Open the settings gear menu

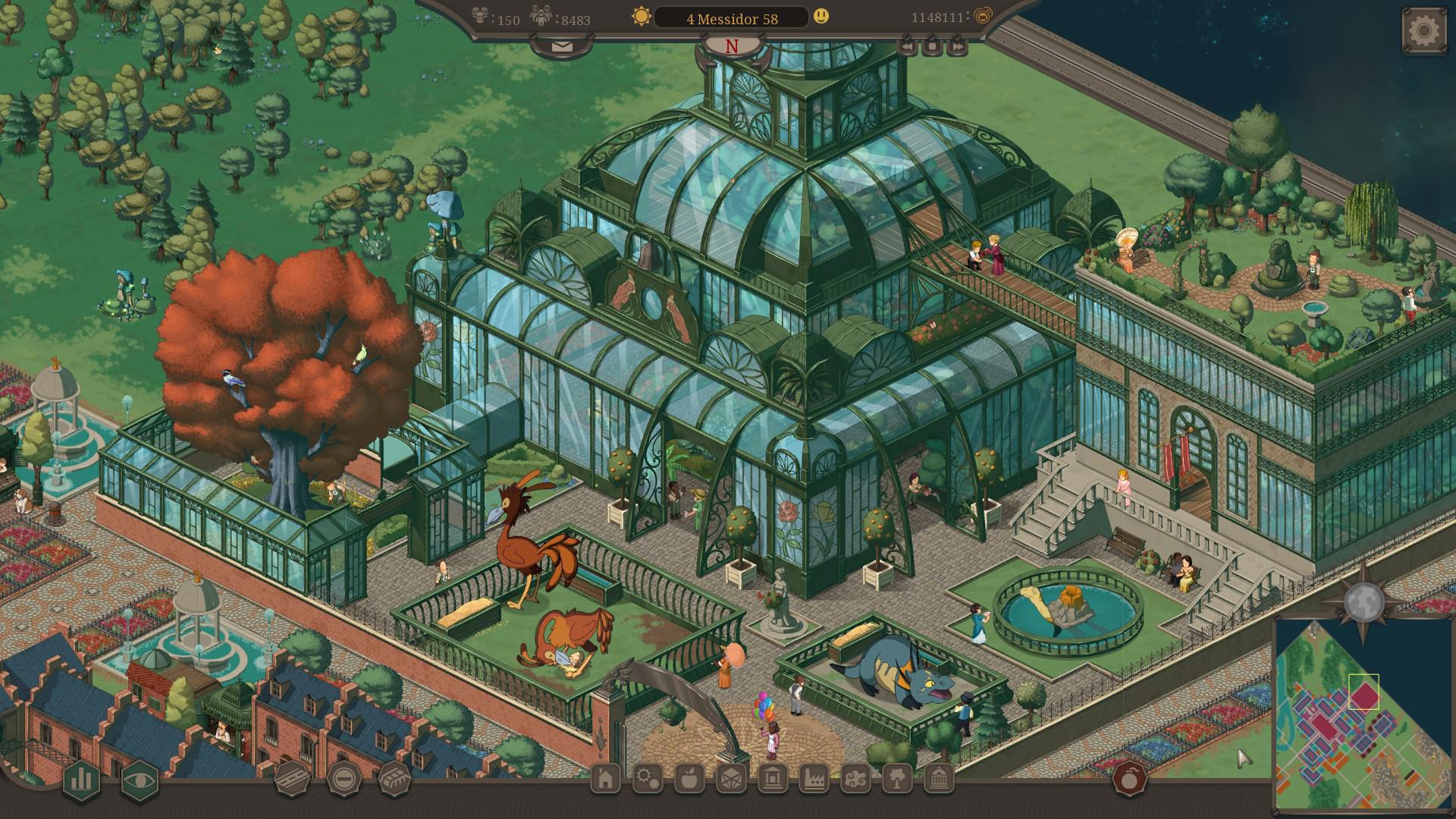coord(1423,31)
